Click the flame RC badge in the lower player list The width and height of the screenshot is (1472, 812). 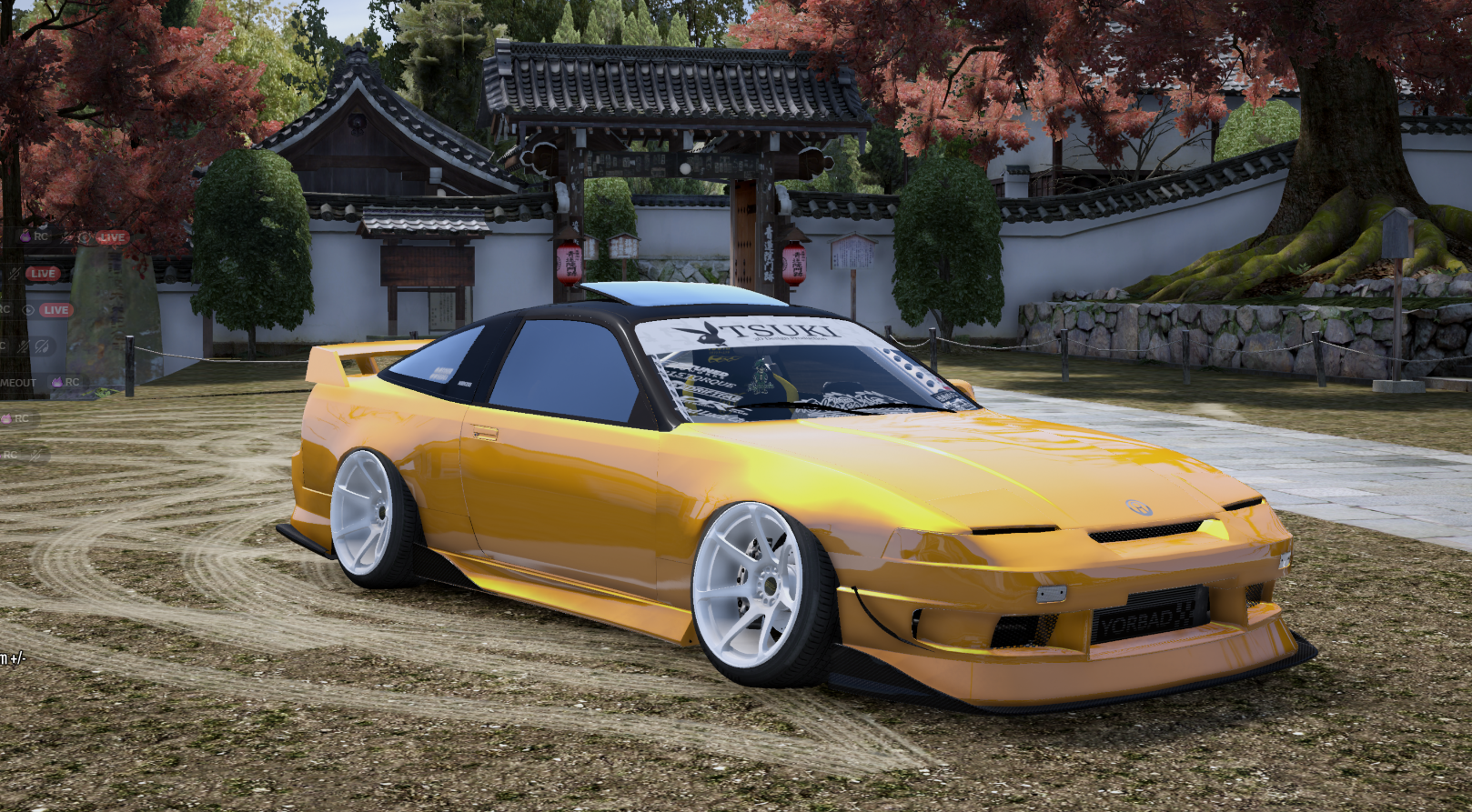click(14, 417)
